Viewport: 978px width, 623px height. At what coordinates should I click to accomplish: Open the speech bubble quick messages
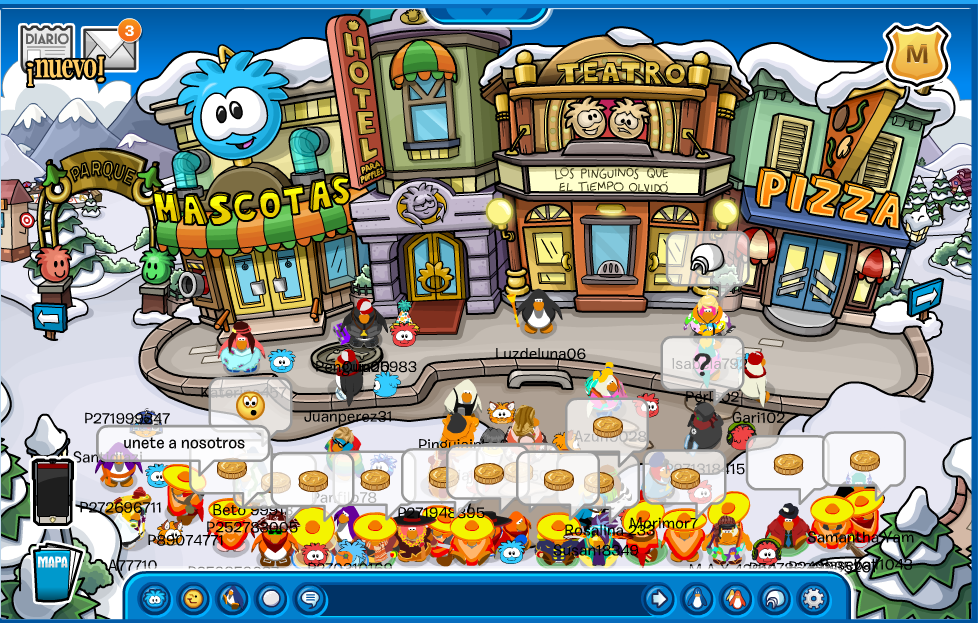(x=310, y=599)
